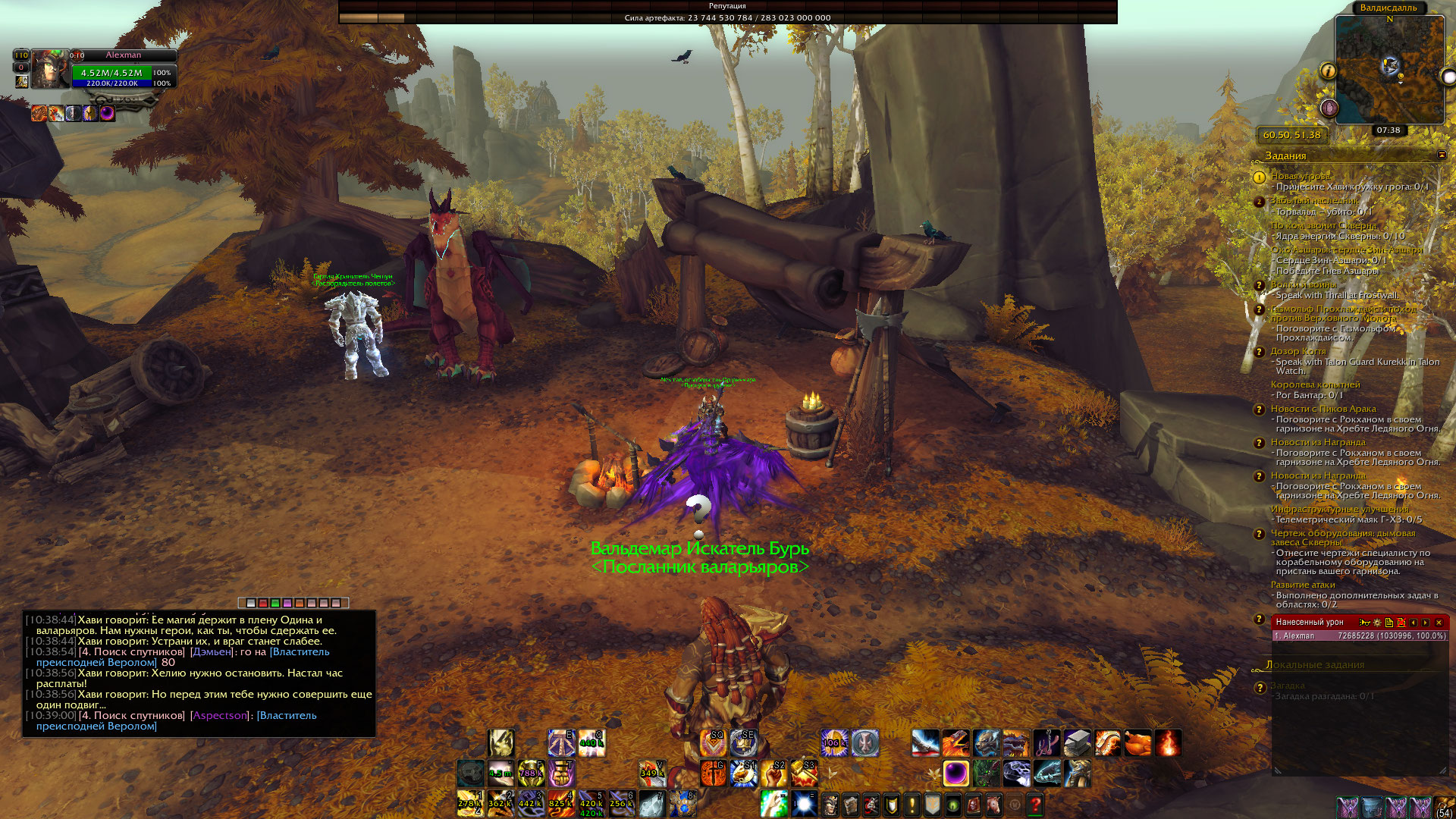The height and width of the screenshot is (819, 1456).
Task: Close the damage meter window
Action: tap(1439, 623)
